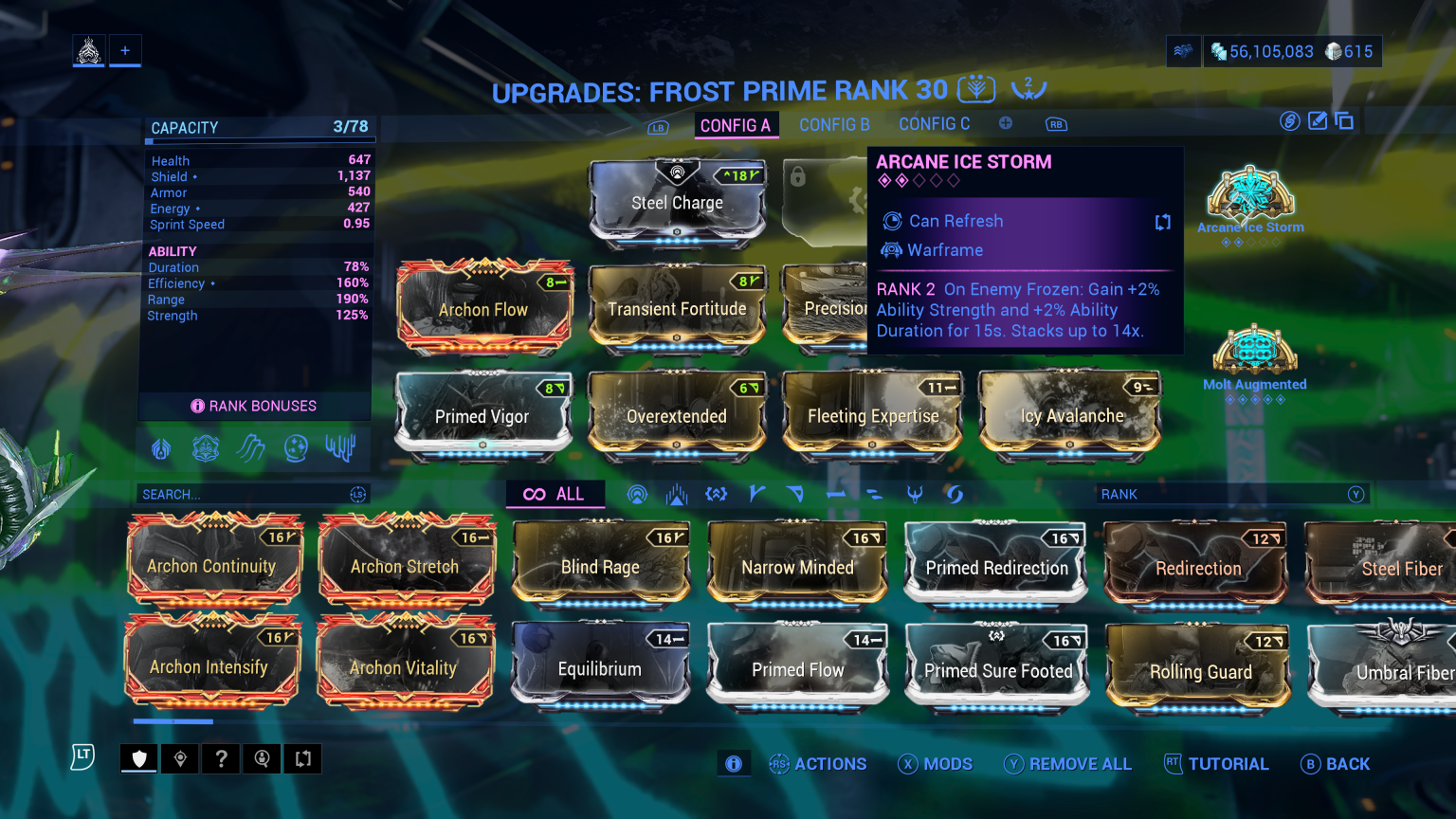Switch to the CONFIG C tab

click(935, 124)
